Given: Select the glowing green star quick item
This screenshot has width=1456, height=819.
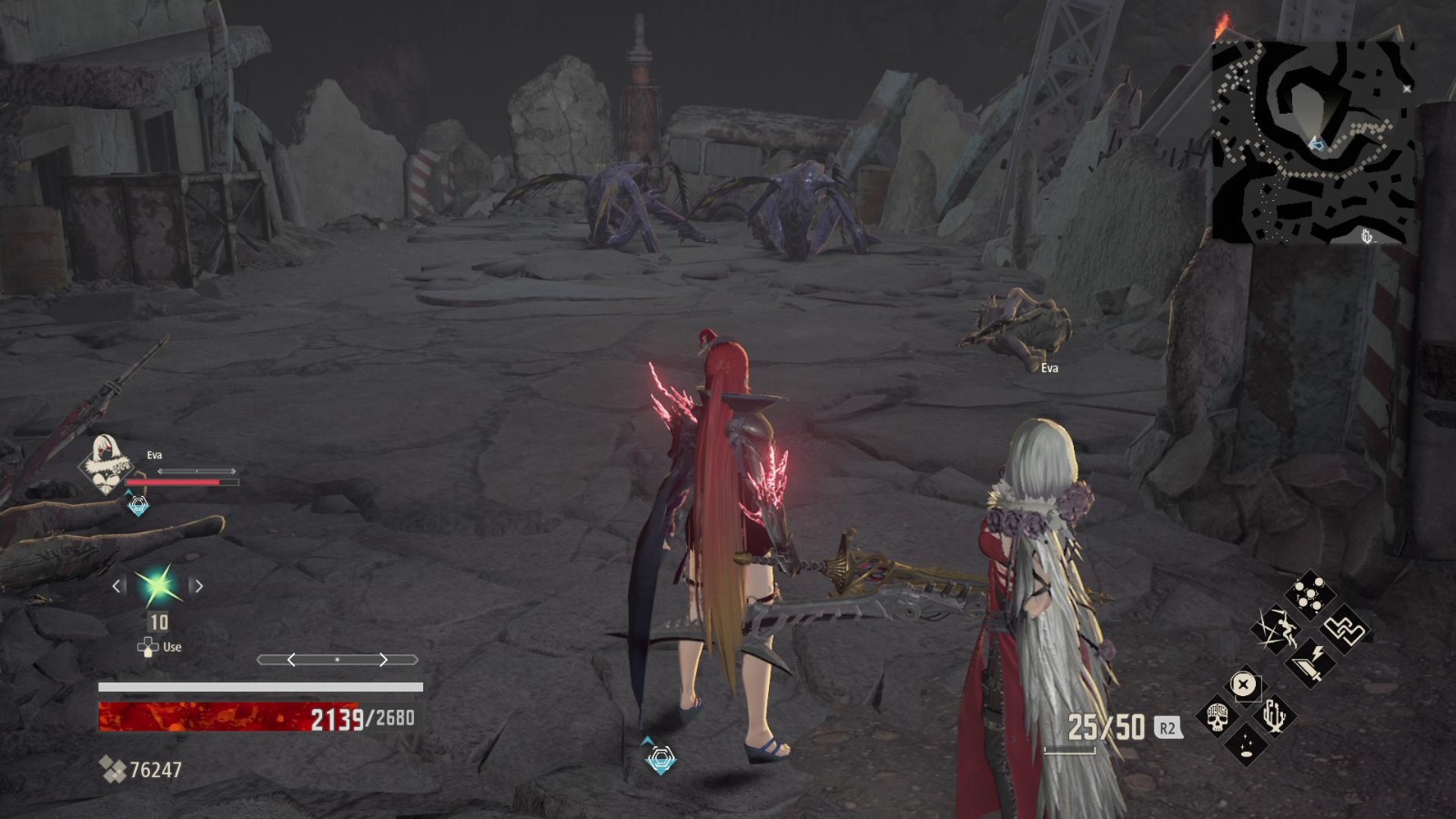Looking at the screenshot, I should tap(157, 586).
